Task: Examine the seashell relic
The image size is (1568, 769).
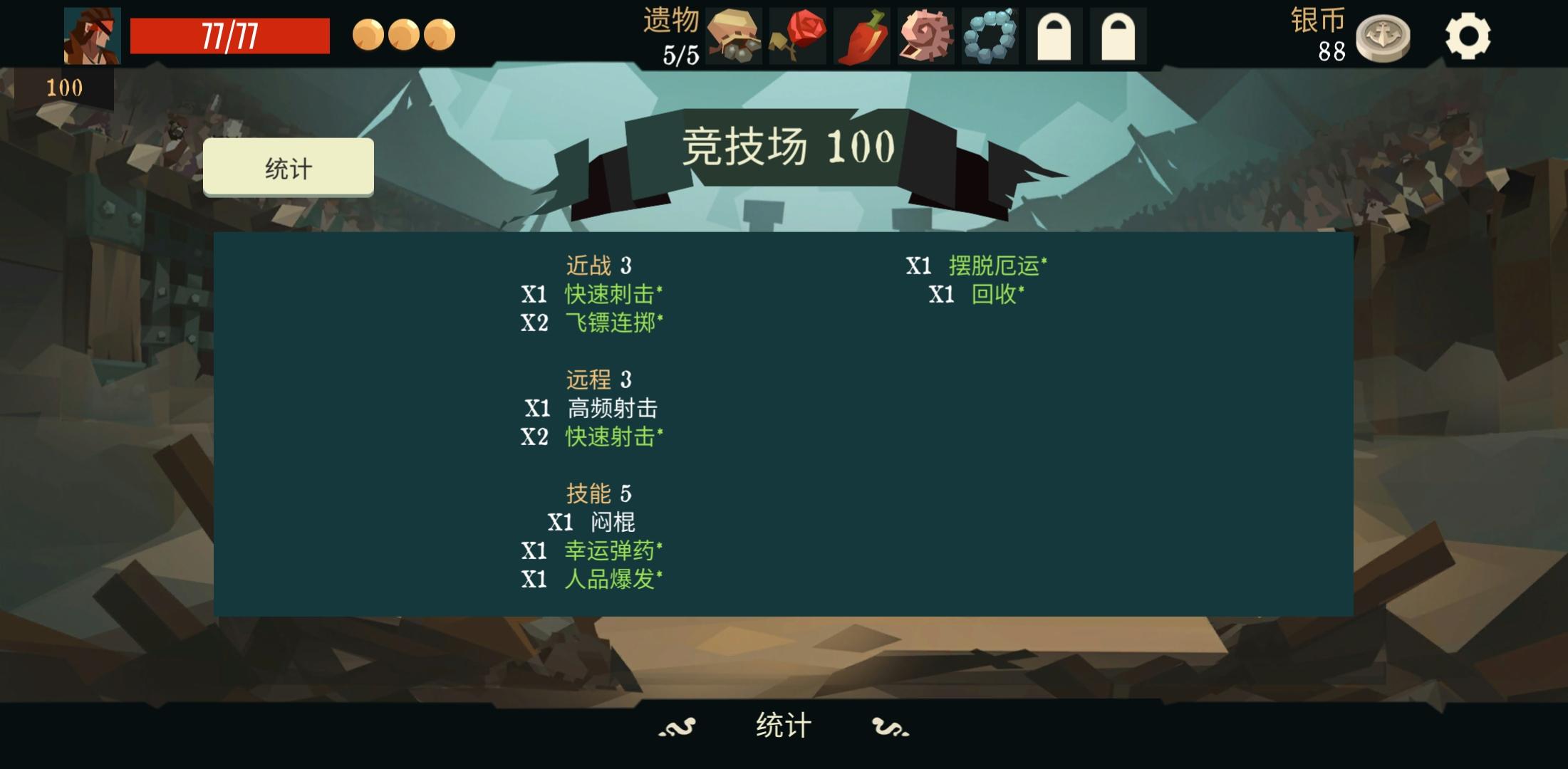Action: 928,34
